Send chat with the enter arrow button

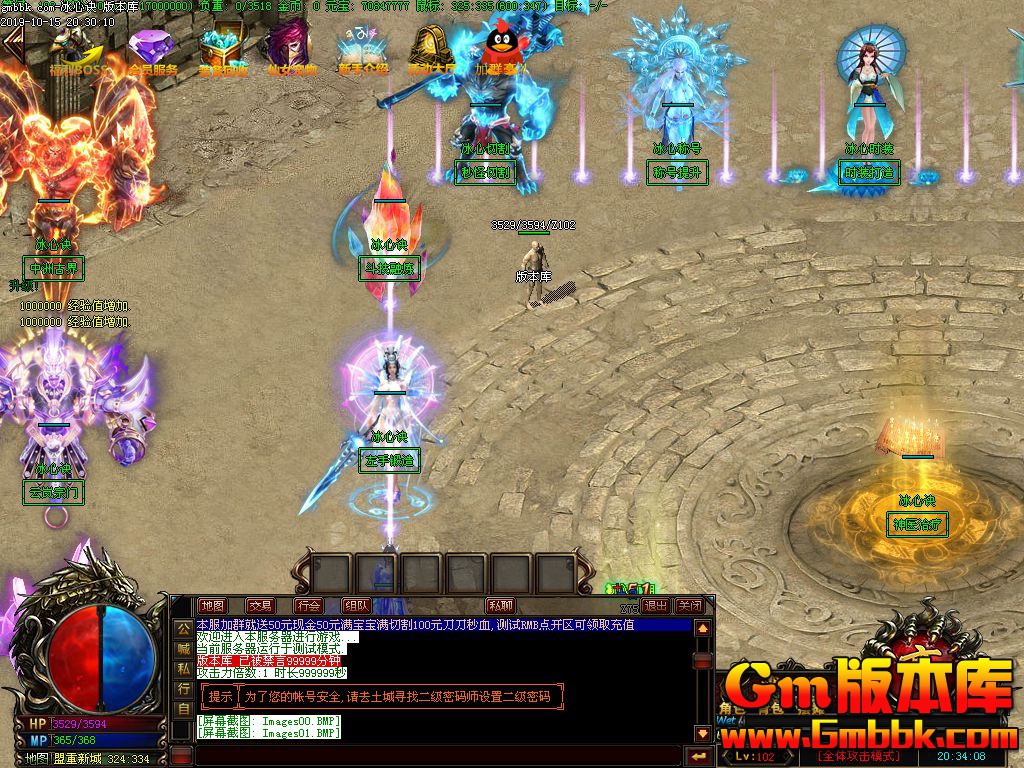699,755
